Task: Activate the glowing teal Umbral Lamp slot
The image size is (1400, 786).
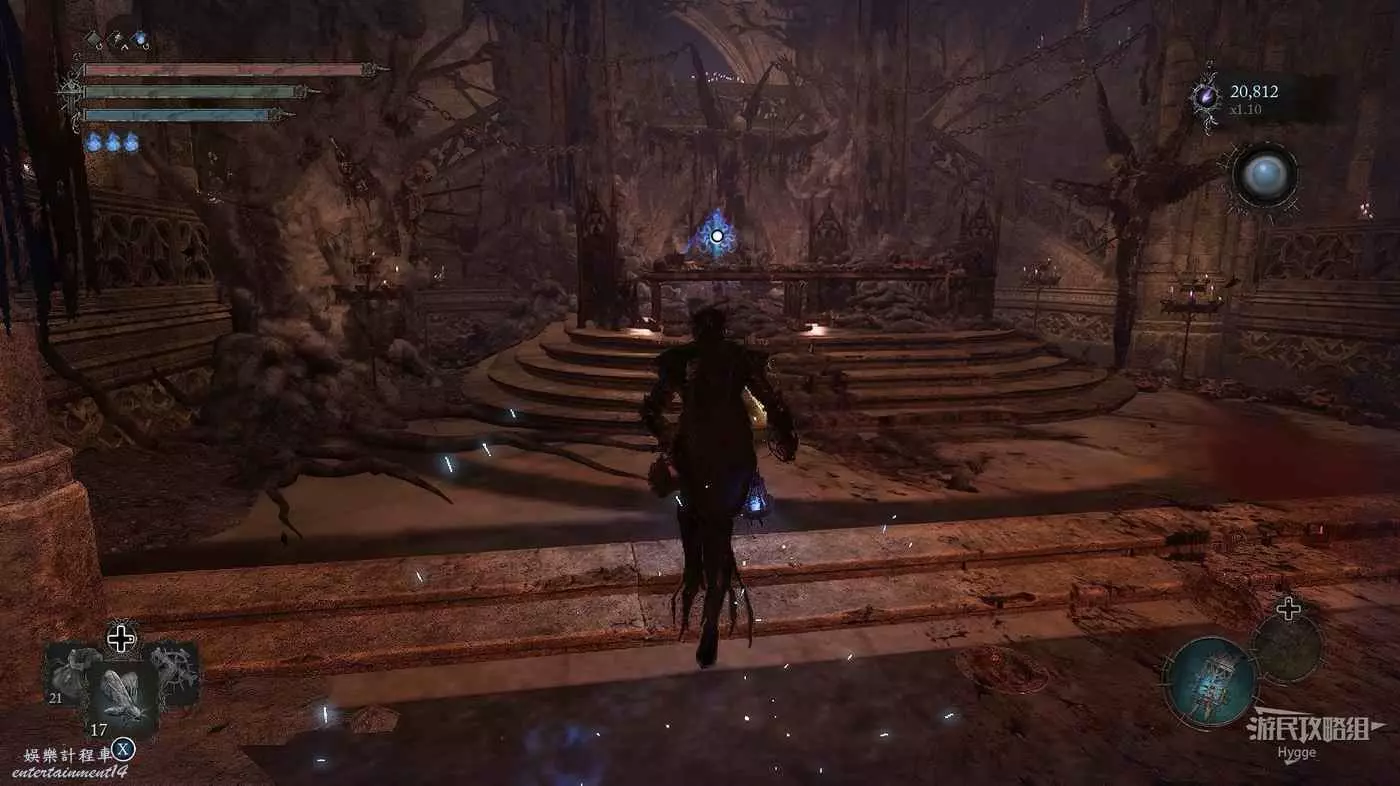Action: pyautogui.click(x=1210, y=682)
